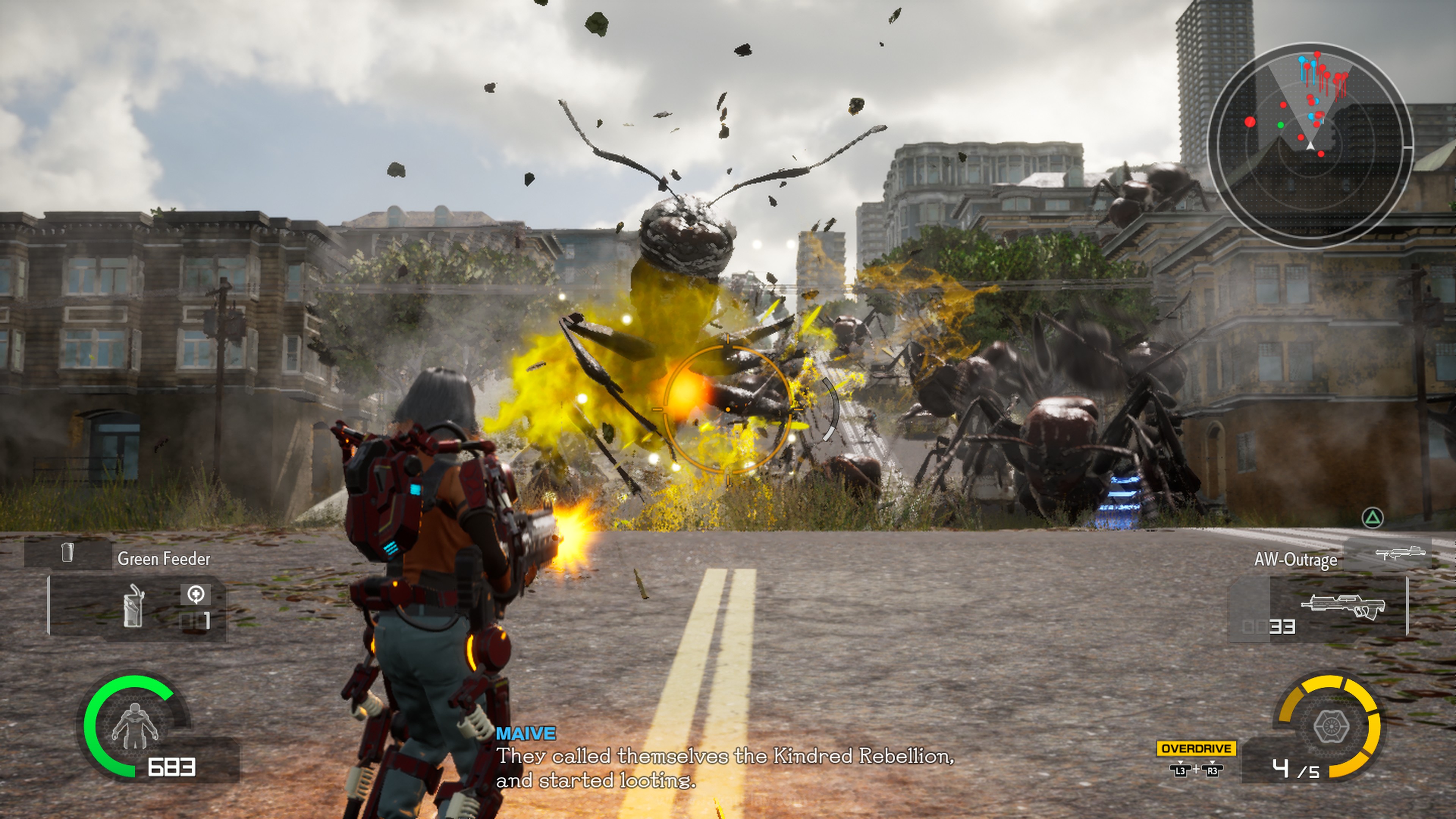Click the small secondary weapon icon

pos(1400,553)
